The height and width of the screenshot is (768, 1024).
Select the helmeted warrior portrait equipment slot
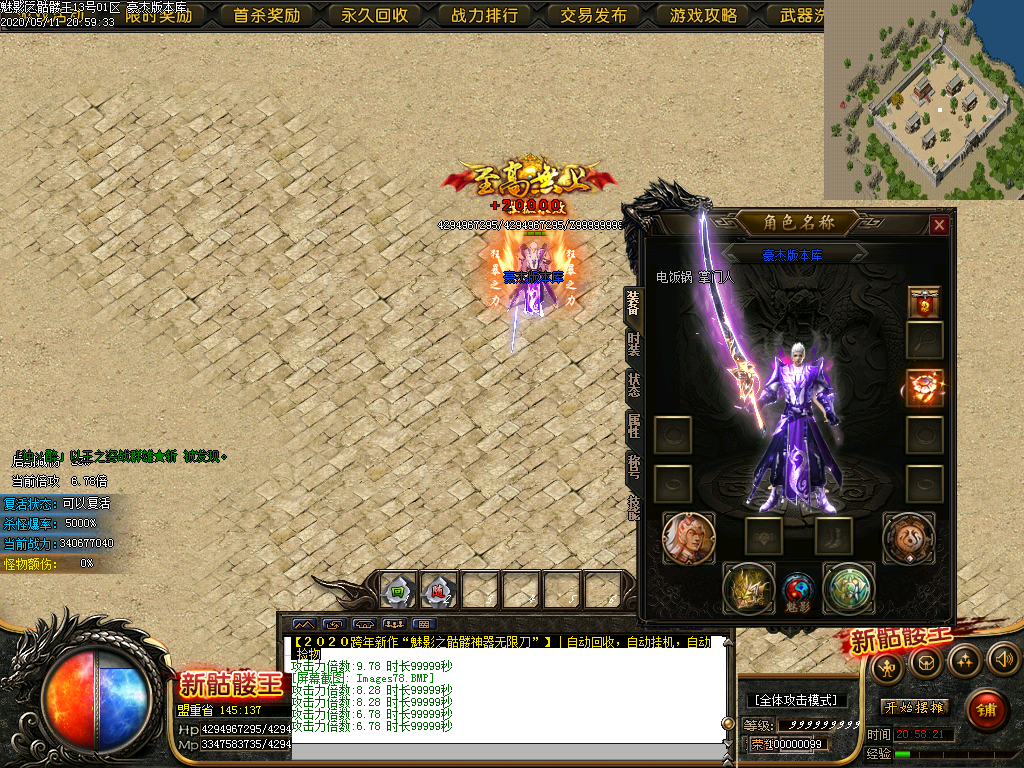[x=688, y=538]
